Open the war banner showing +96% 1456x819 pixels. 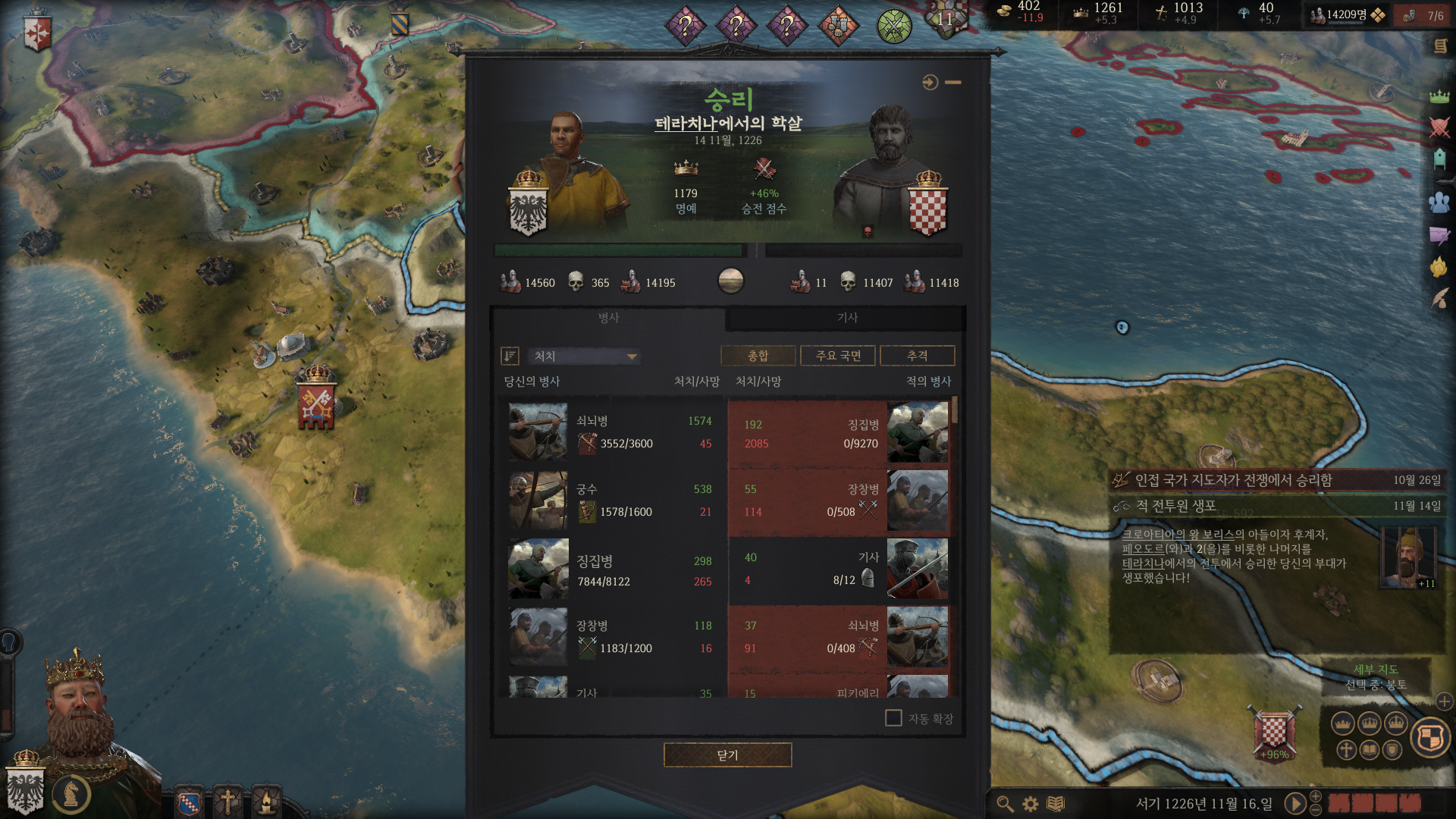click(x=1274, y=732)
